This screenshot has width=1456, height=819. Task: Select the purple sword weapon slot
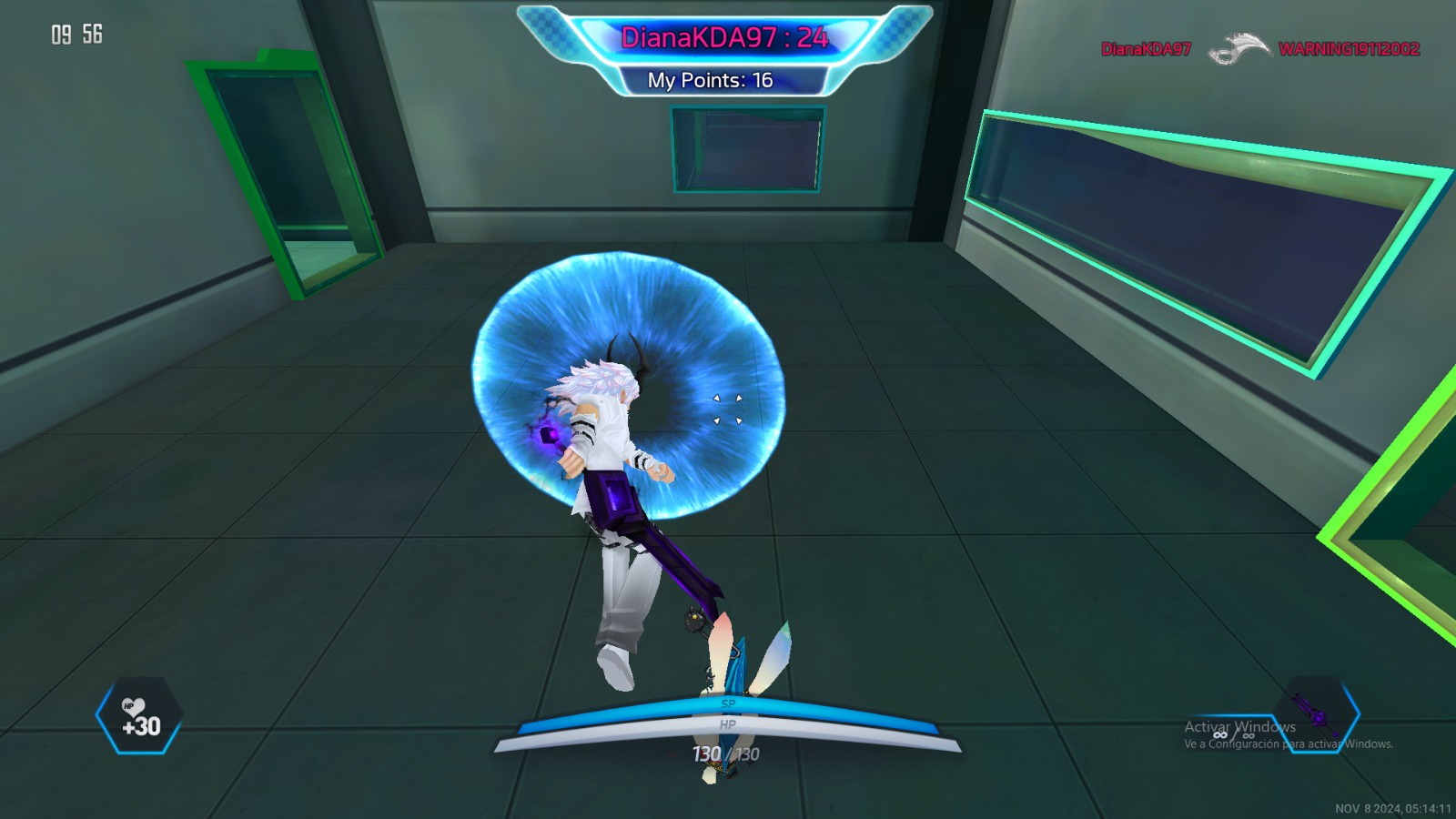[1316, 715]
